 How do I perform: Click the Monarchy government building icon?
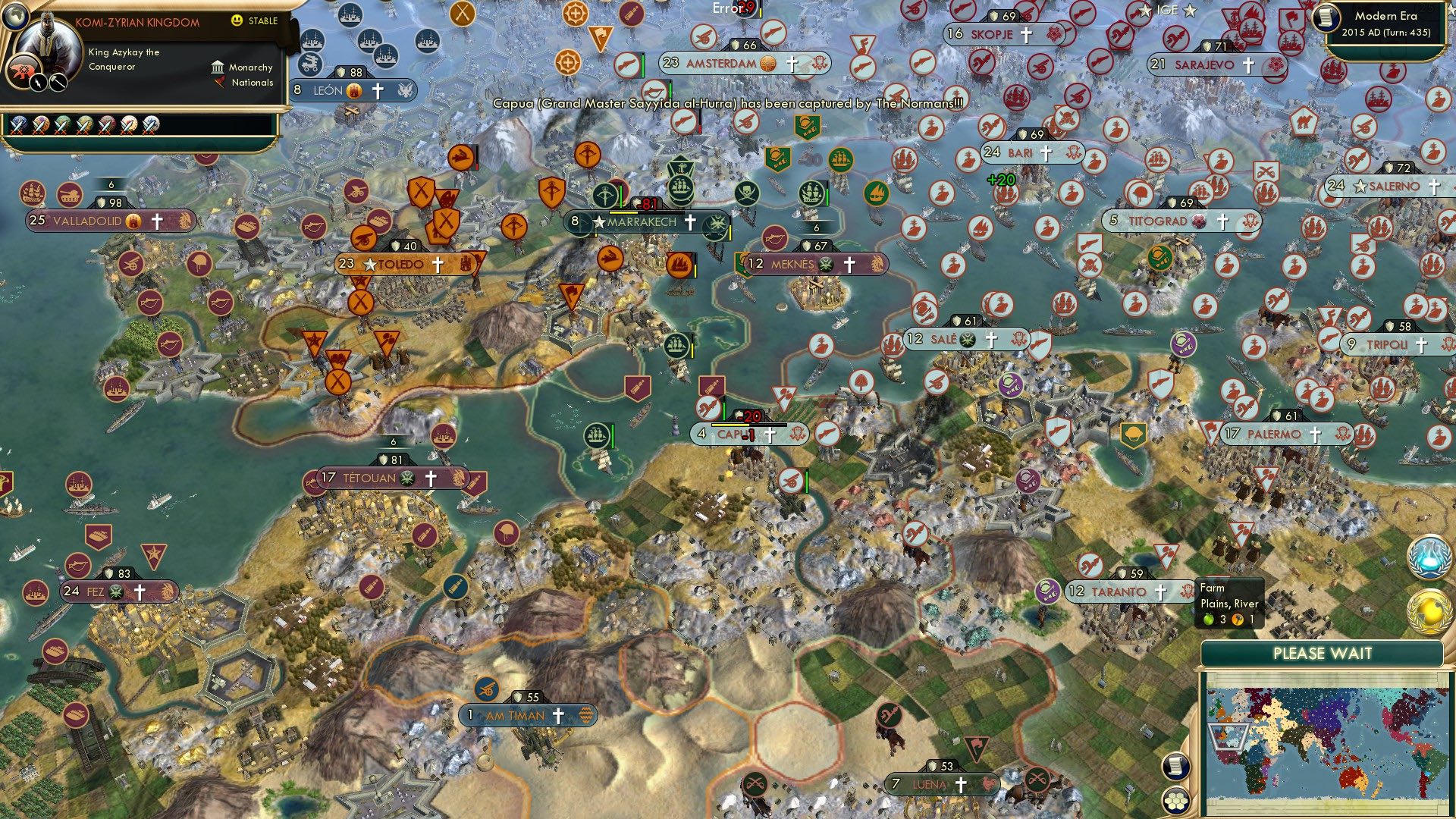point(218,68)
